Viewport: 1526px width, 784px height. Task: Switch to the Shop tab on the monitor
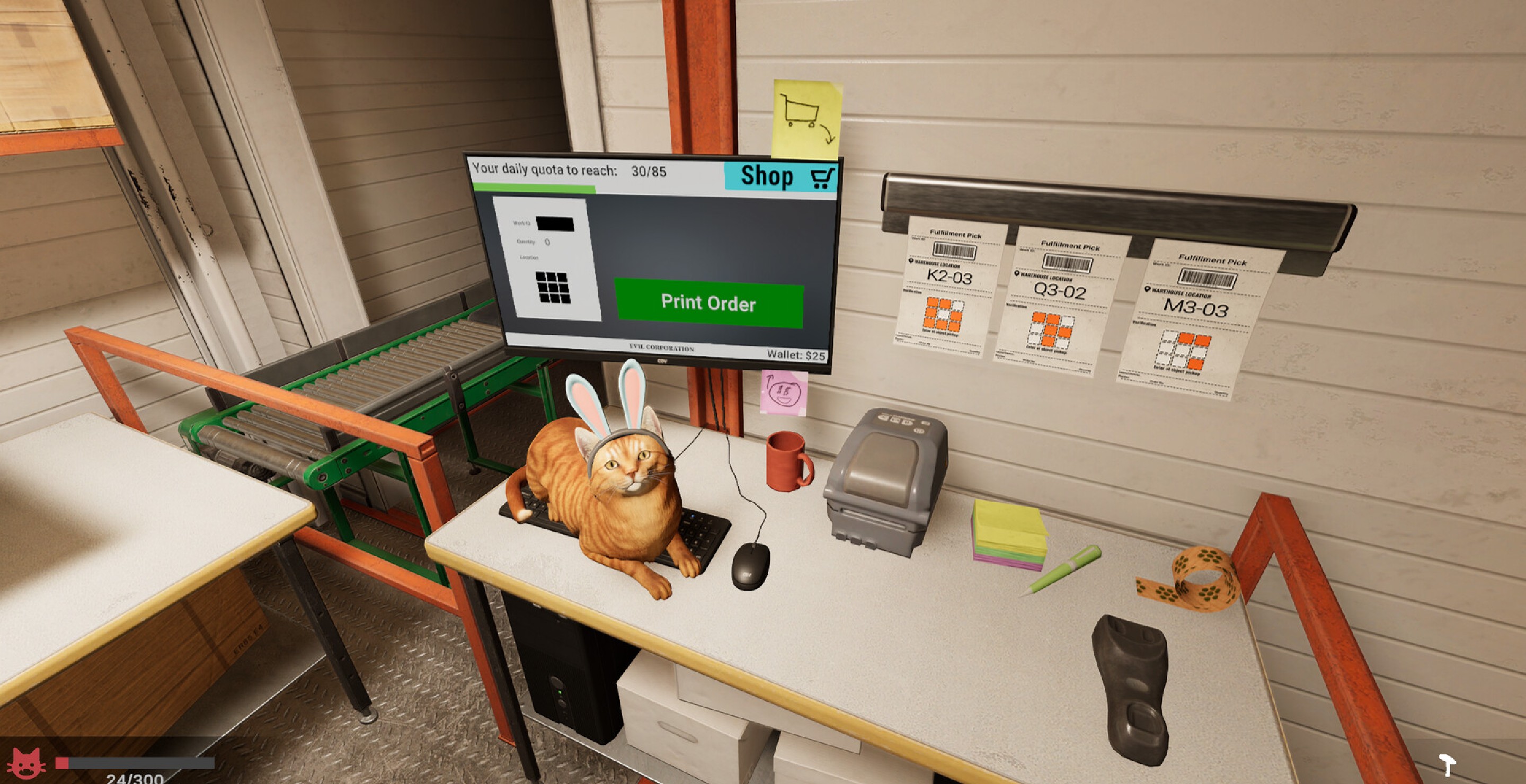pyautogui.click(x=767, y=175)
